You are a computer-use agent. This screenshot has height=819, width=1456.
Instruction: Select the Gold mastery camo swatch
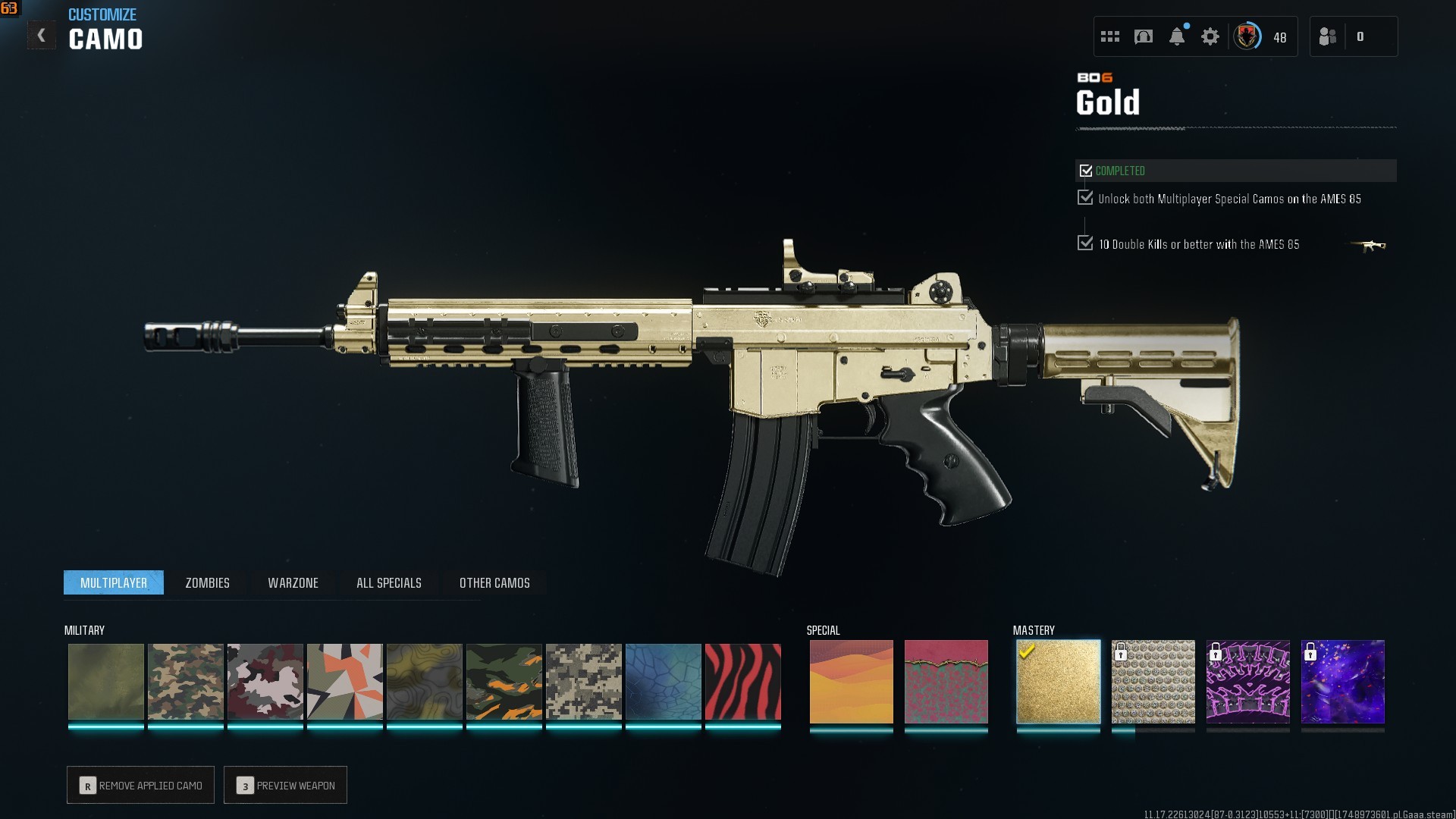click(x=1058, y=682)
